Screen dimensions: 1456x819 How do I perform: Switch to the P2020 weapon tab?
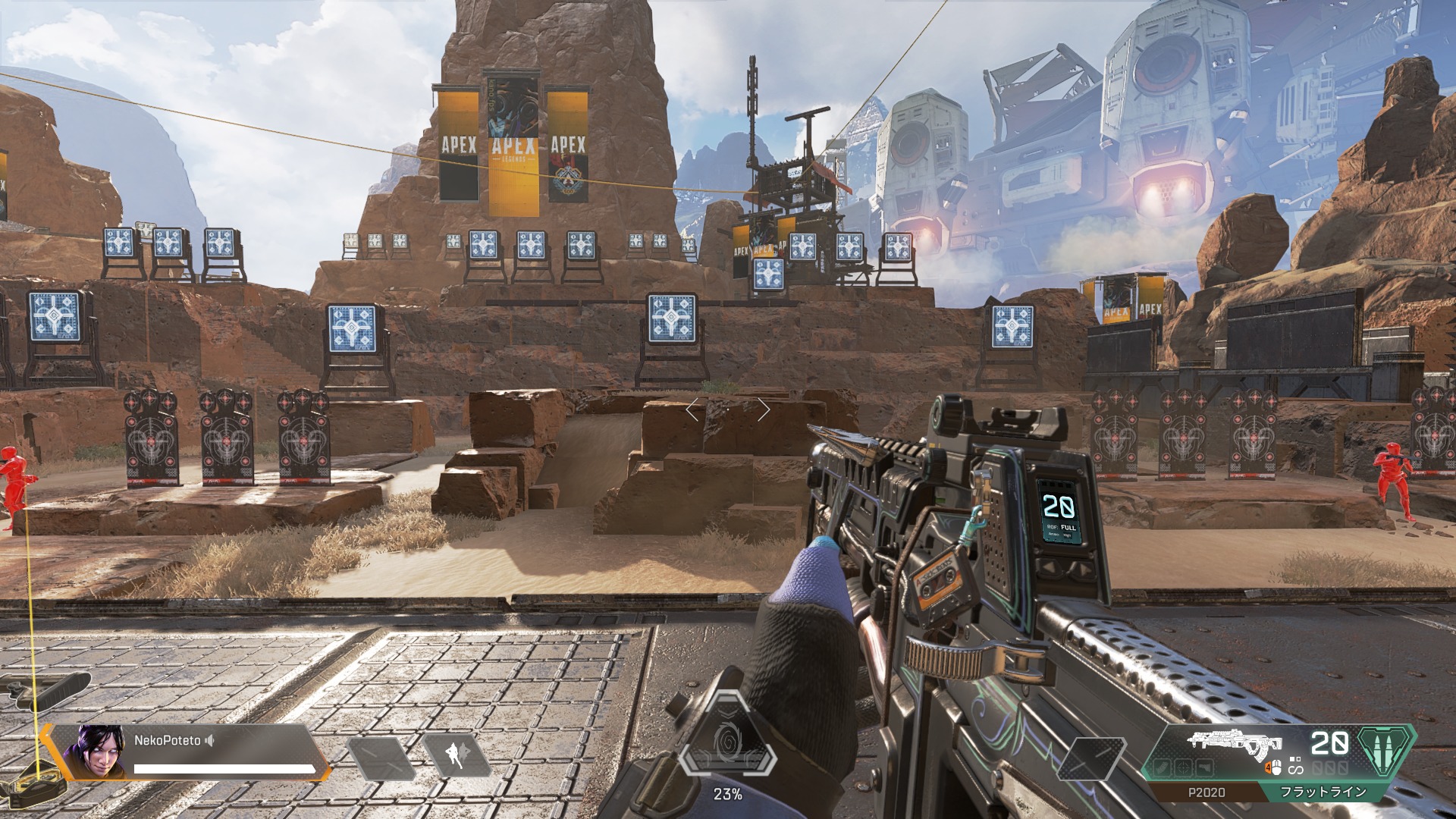point(1206,792)
